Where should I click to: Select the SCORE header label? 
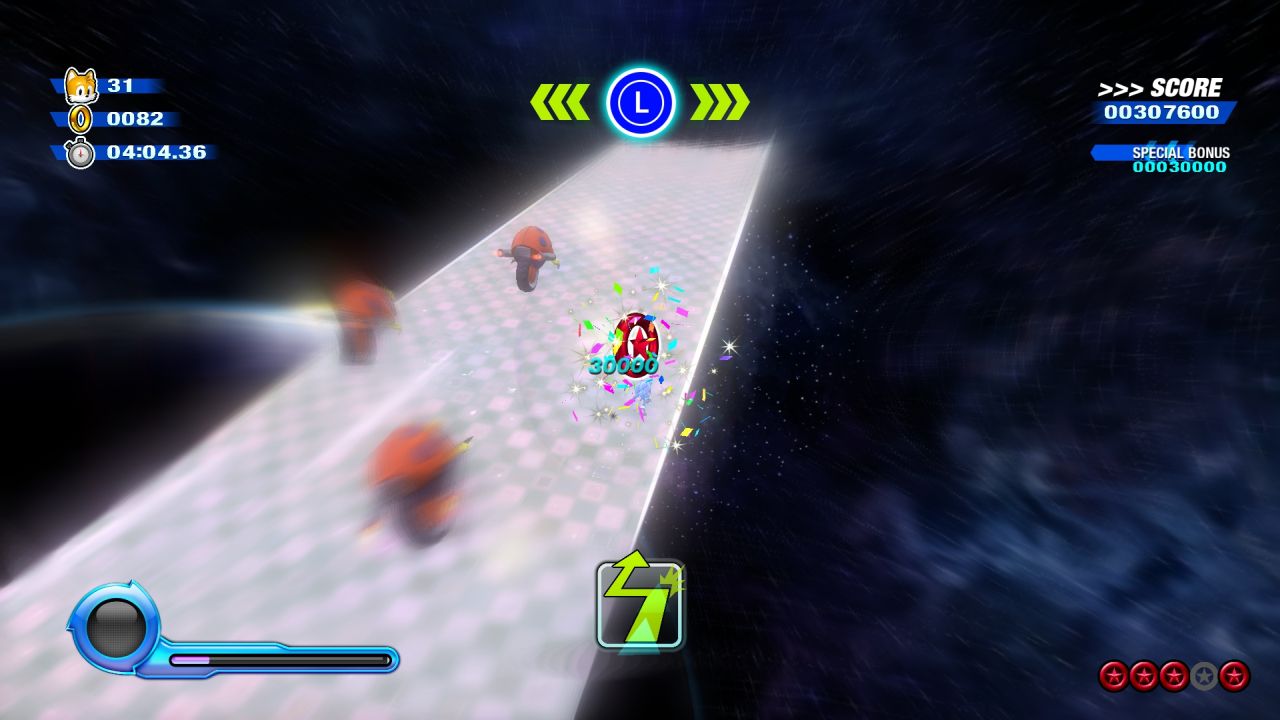pyautogui.click(x=1185, y=86)
